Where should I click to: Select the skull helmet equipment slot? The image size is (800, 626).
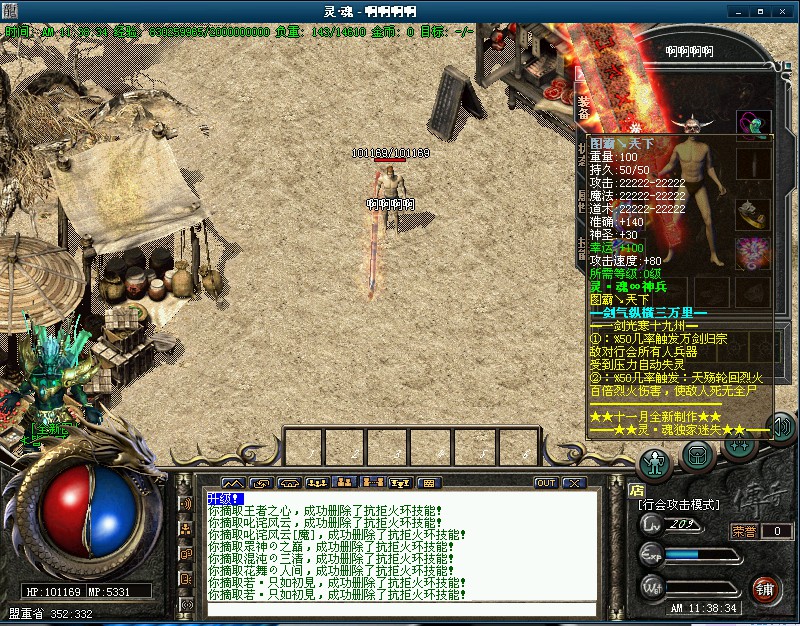point(691,125)
